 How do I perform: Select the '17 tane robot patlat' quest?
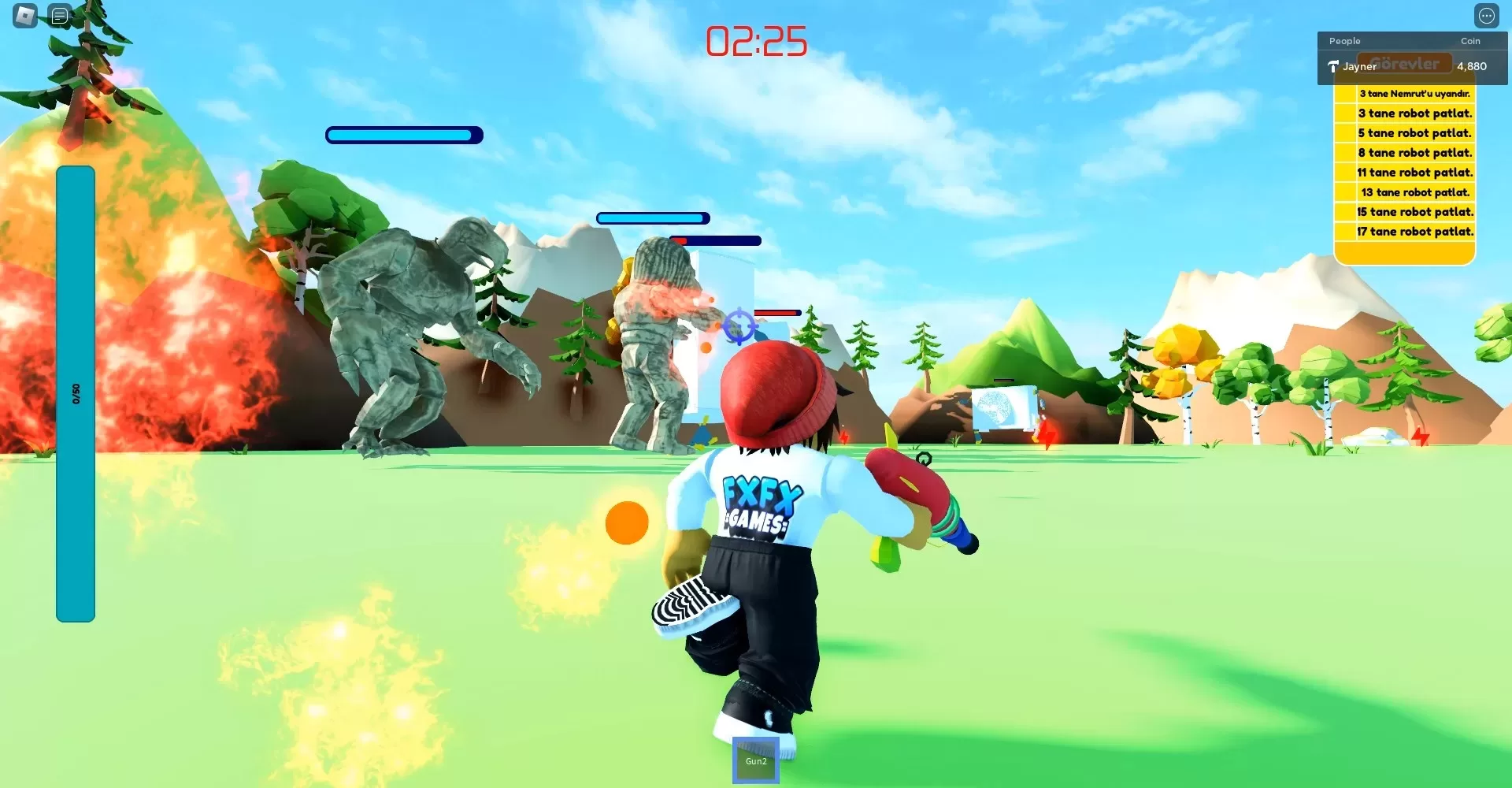[1414, 232]
